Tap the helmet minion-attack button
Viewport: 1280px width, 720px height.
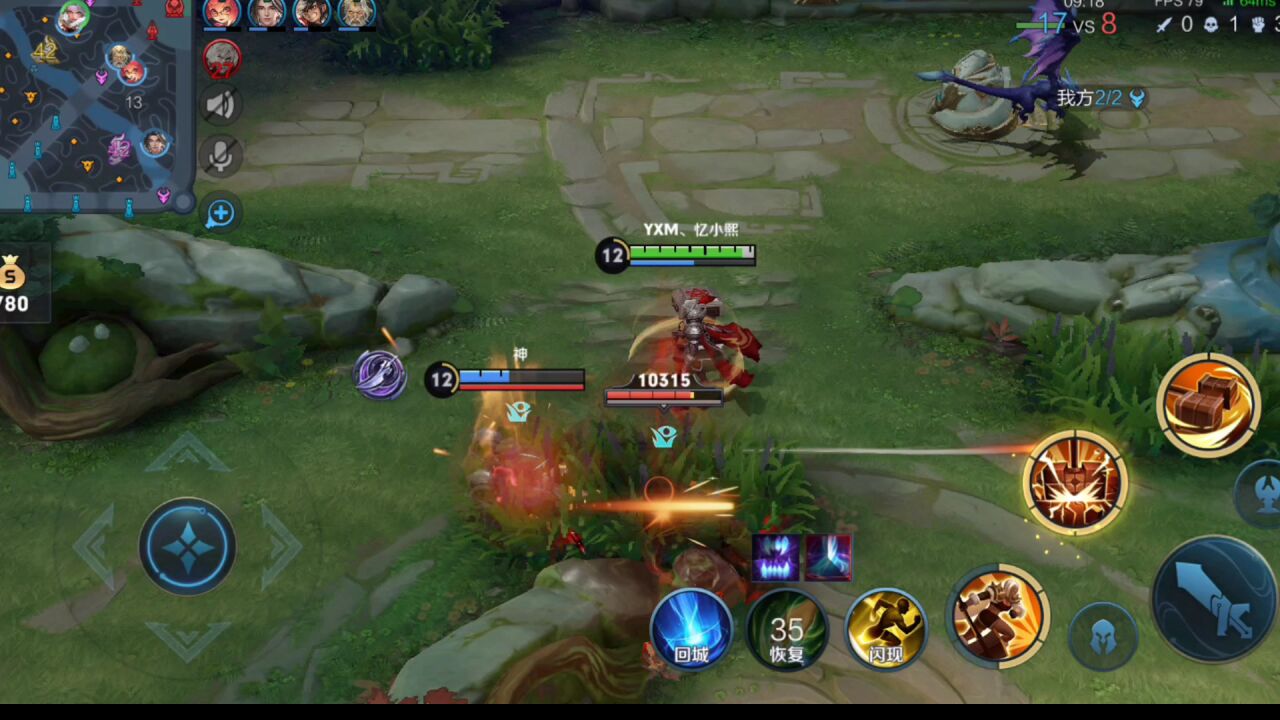(1102, 635)
